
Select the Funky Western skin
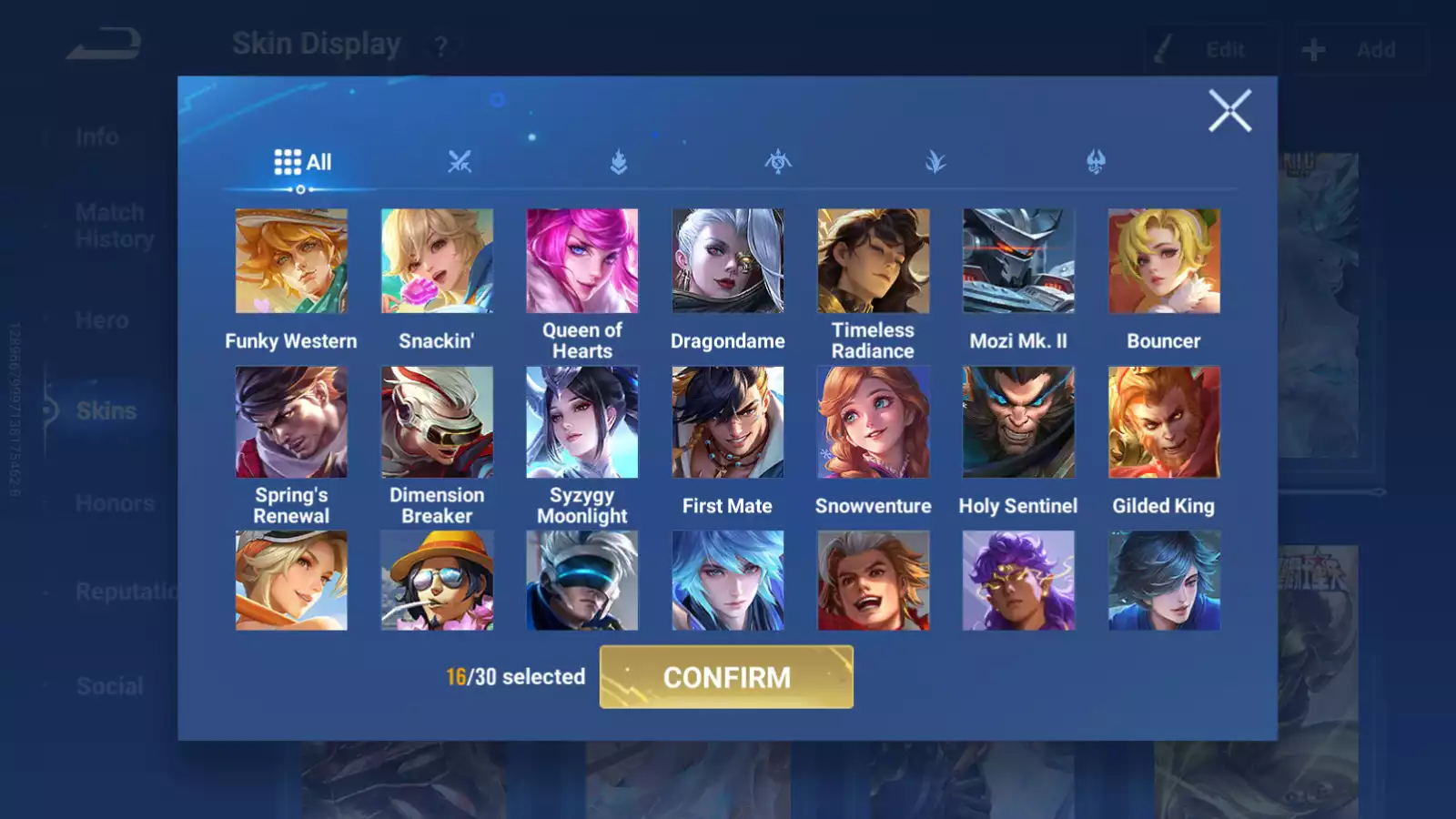(x=291, y=261)
